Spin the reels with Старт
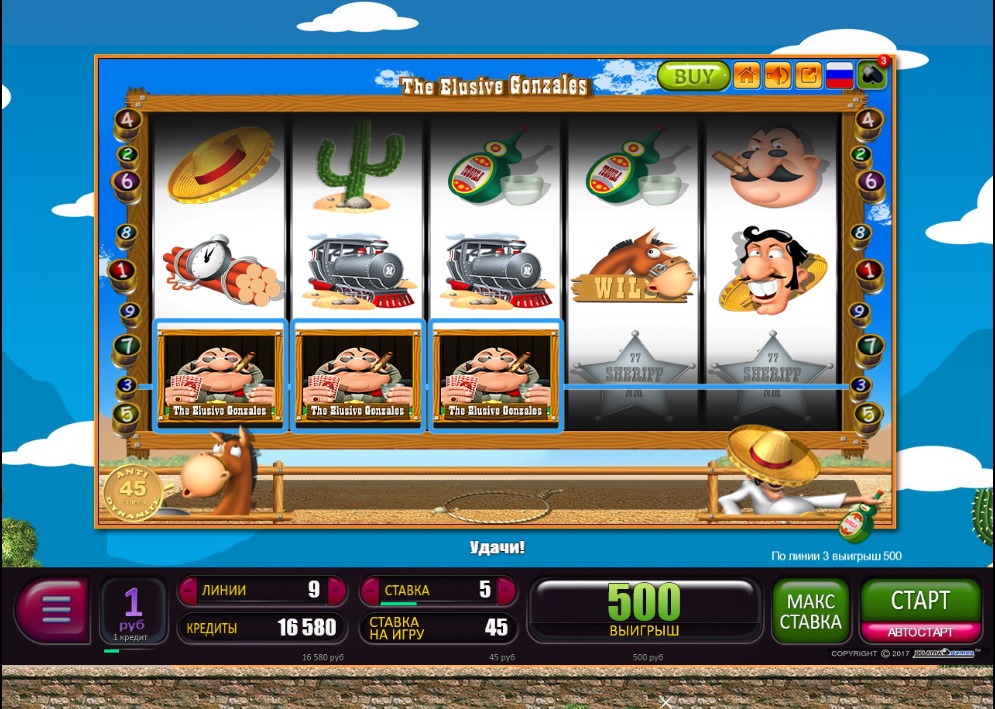The width and height of the screenshot is (995, 709). pos(920,600)
